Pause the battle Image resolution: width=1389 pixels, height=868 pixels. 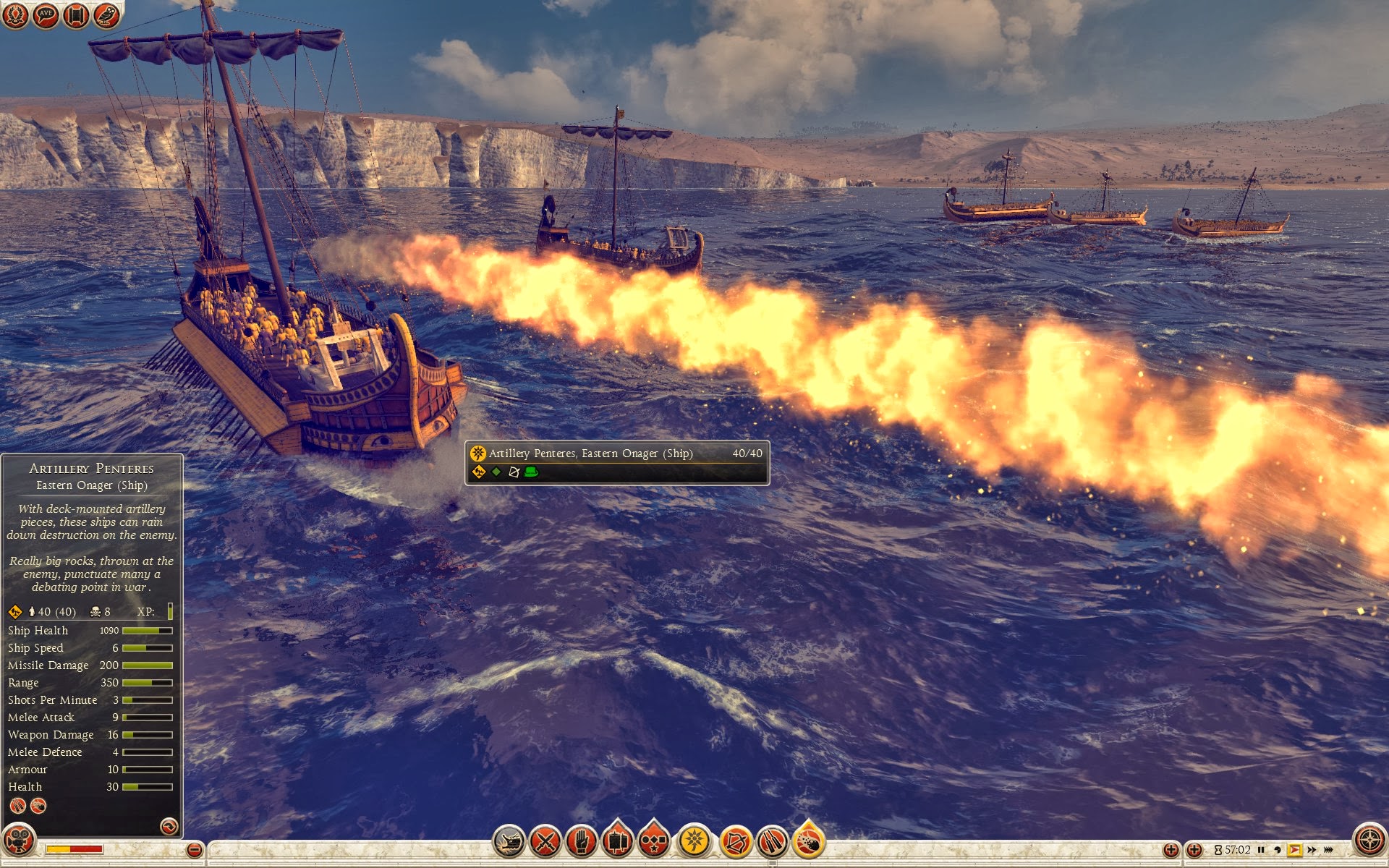[1261, 850]
